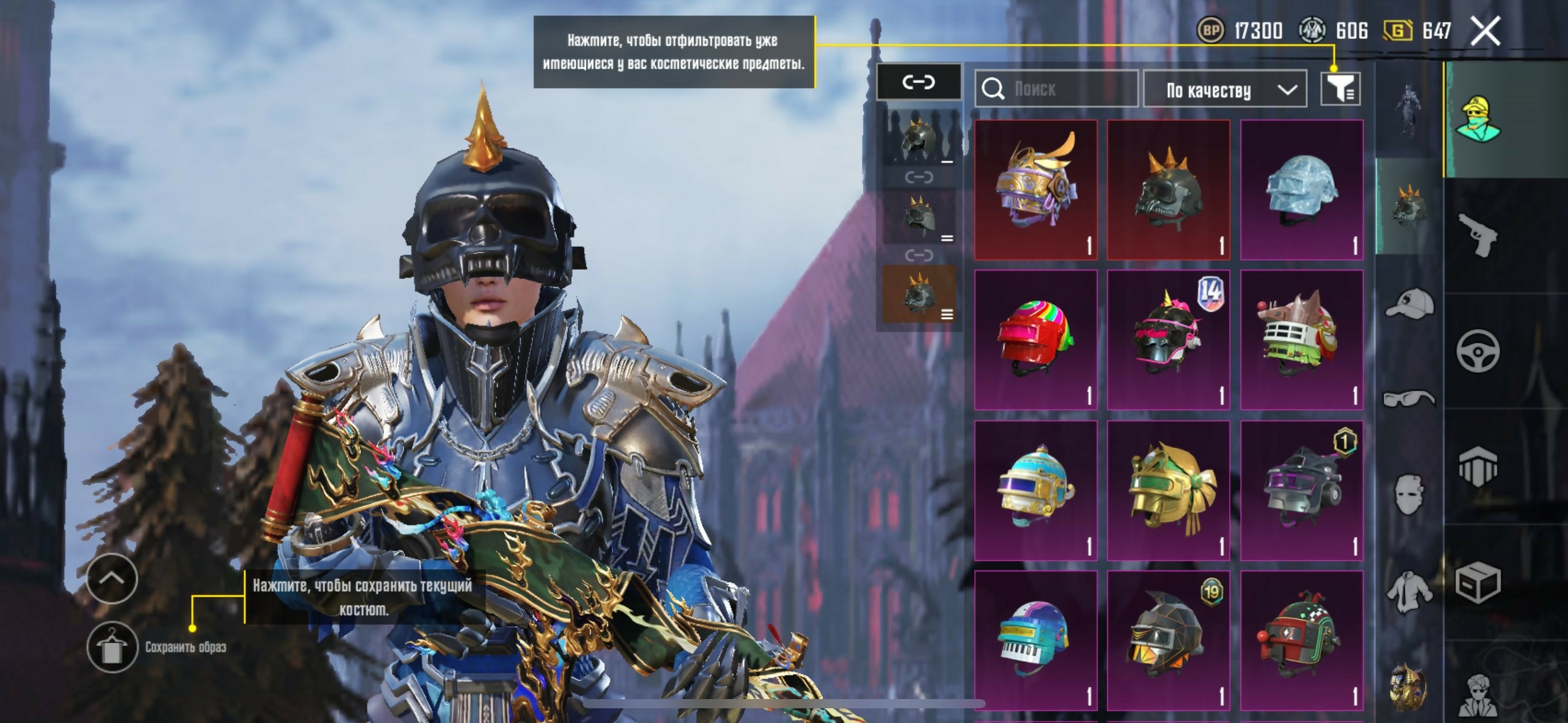Screen dimensions: 1568x723
Task: Select the piano keyboard helmet
Action: 1036,640
